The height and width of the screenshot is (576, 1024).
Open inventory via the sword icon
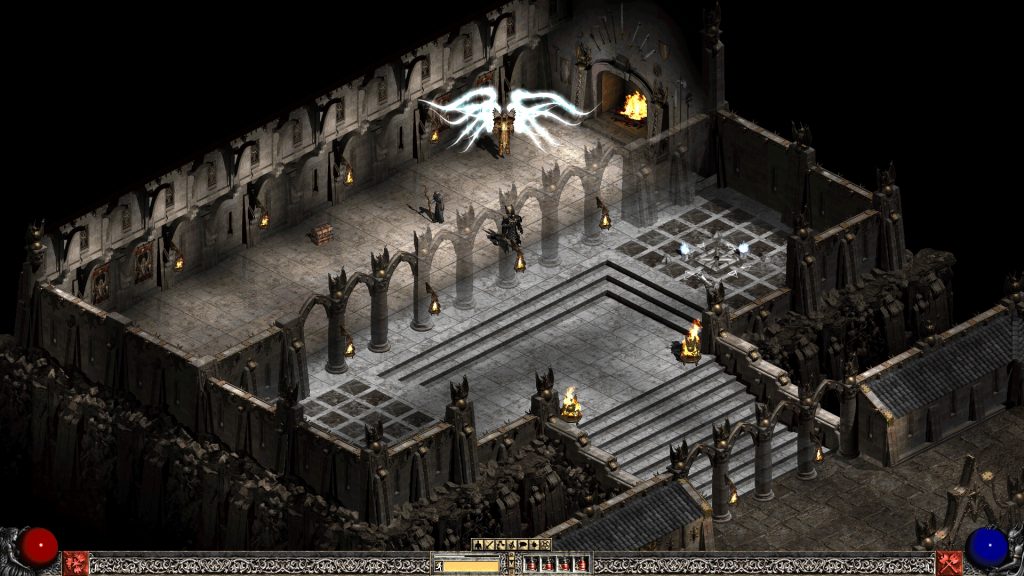click(x=489, y=545)
